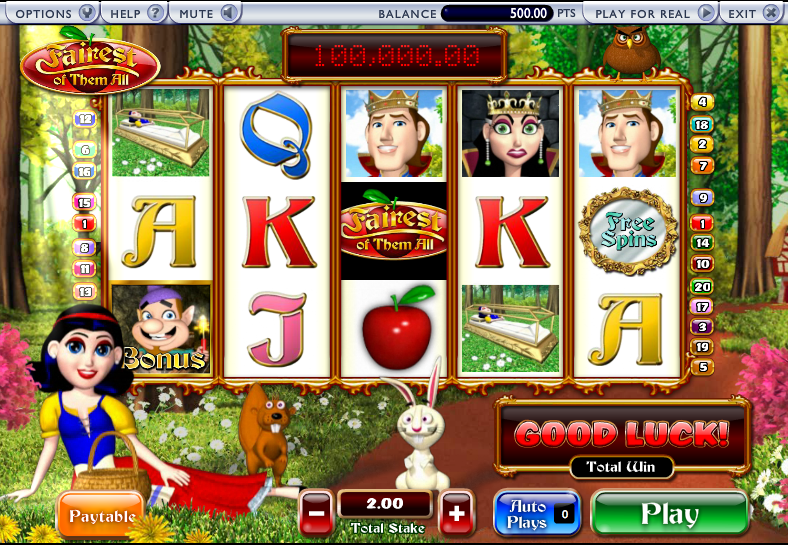Select payline 18 marker
788x545 pixels.
click(702, 125)
